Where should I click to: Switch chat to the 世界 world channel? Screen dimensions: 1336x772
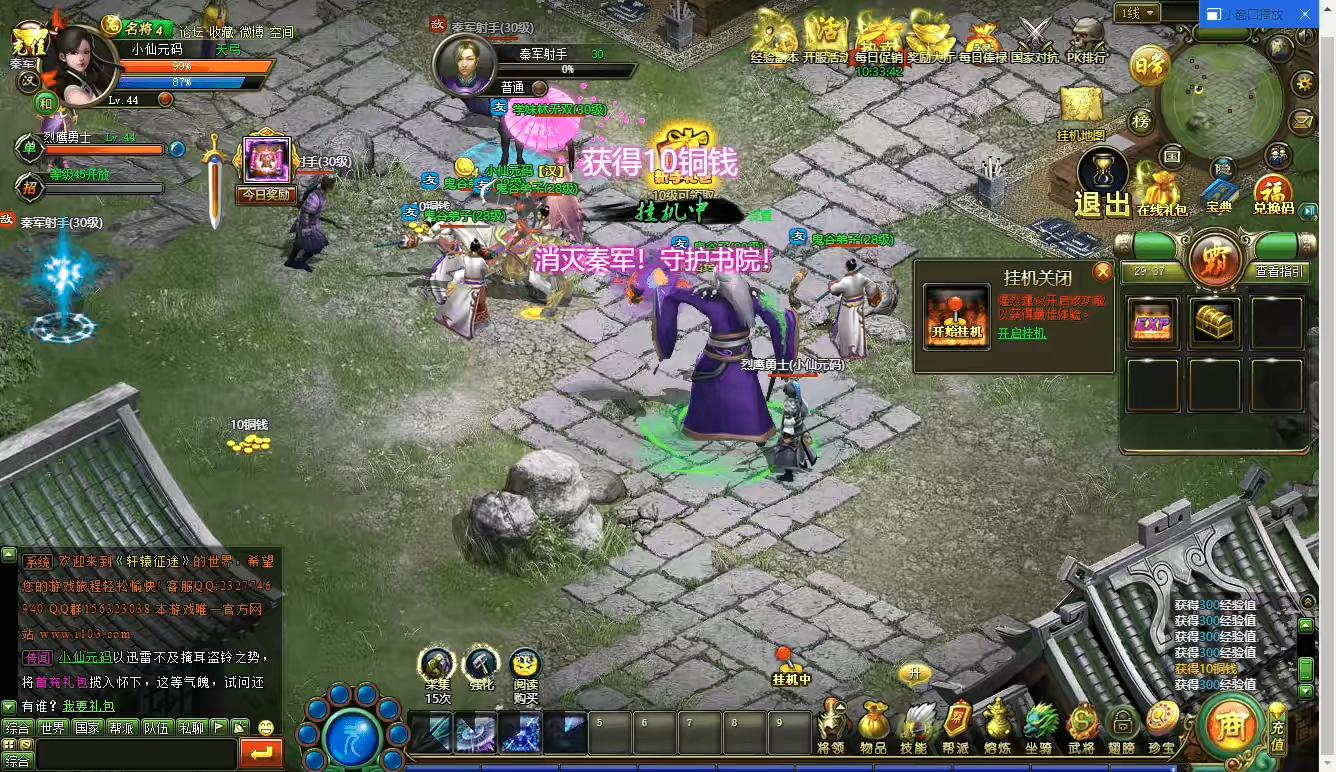[x=52, y=727]
